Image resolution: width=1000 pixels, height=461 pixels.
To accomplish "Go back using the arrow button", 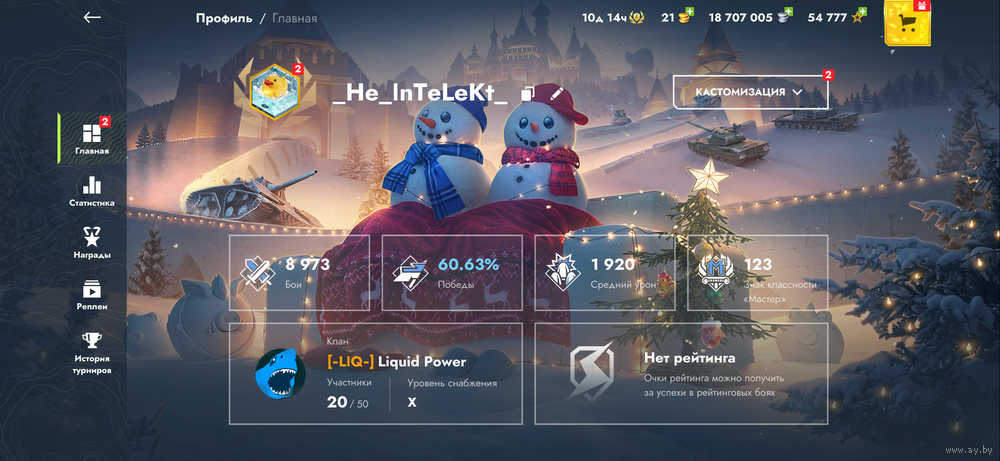I will click(x=92, y=17).
